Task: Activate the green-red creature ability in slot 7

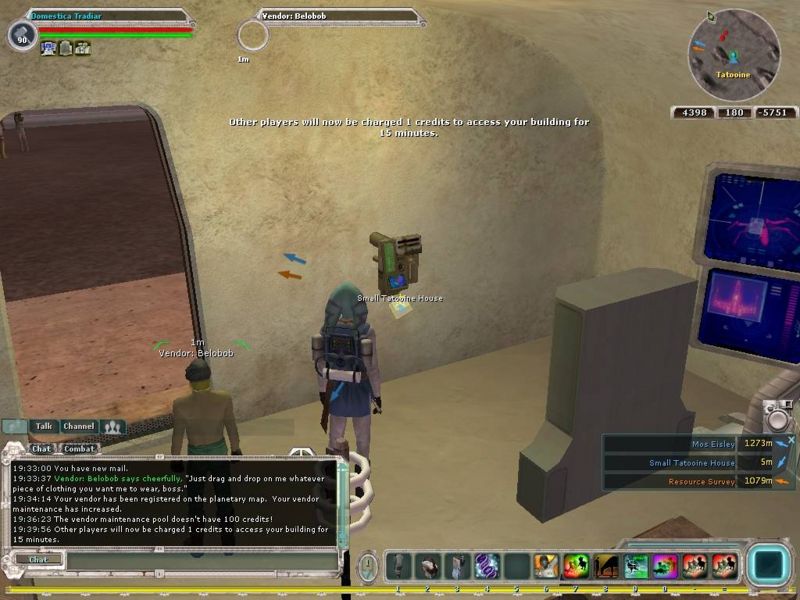Action: coord(576,566)
